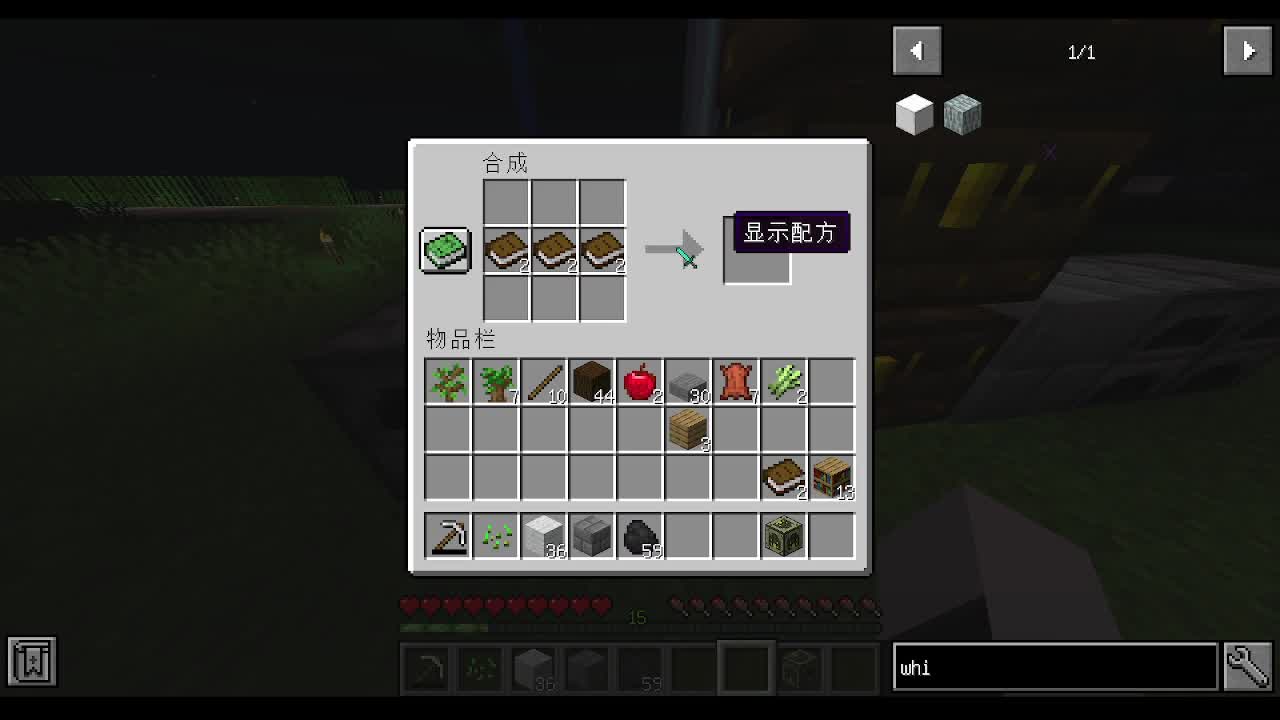Viewport: 1280px width, 720px height.
Task: Select the dark log stack of 44
Action: [x=591, y=380]
